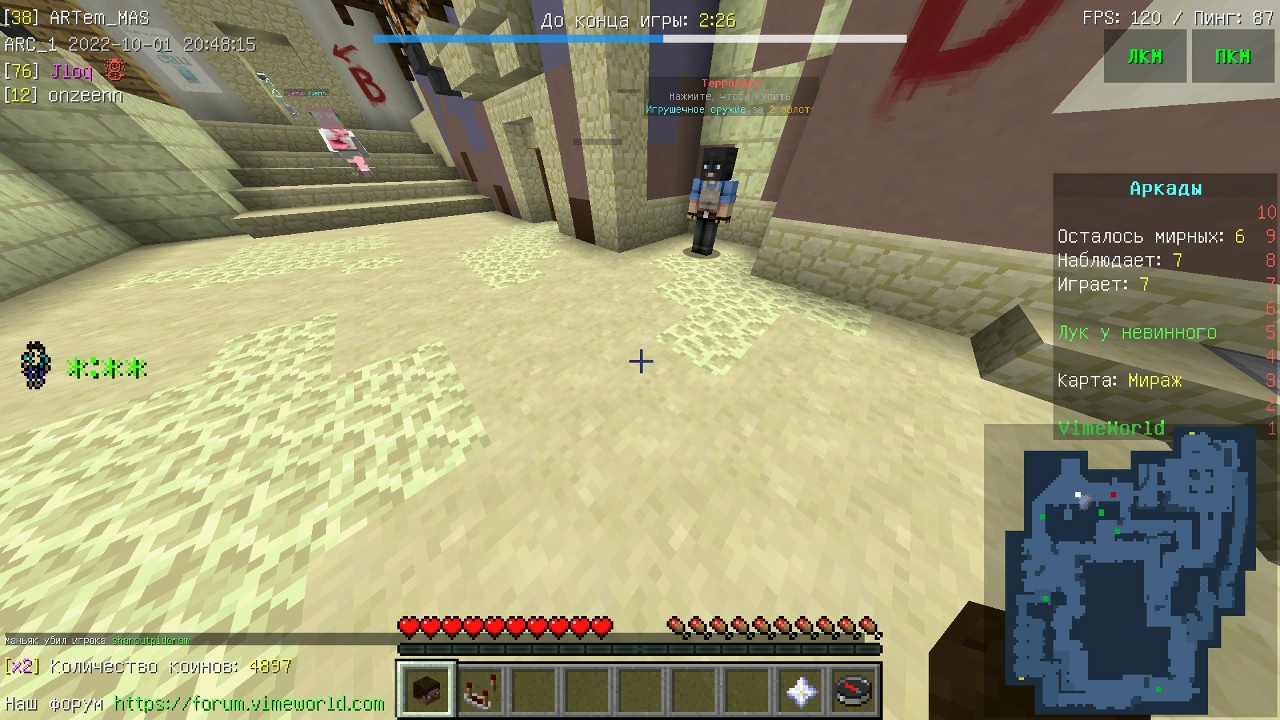The height and width of the screenshot is (720, 1280).
Task: Click the last drumstick of the hunger bar
Action: point(869,626)
